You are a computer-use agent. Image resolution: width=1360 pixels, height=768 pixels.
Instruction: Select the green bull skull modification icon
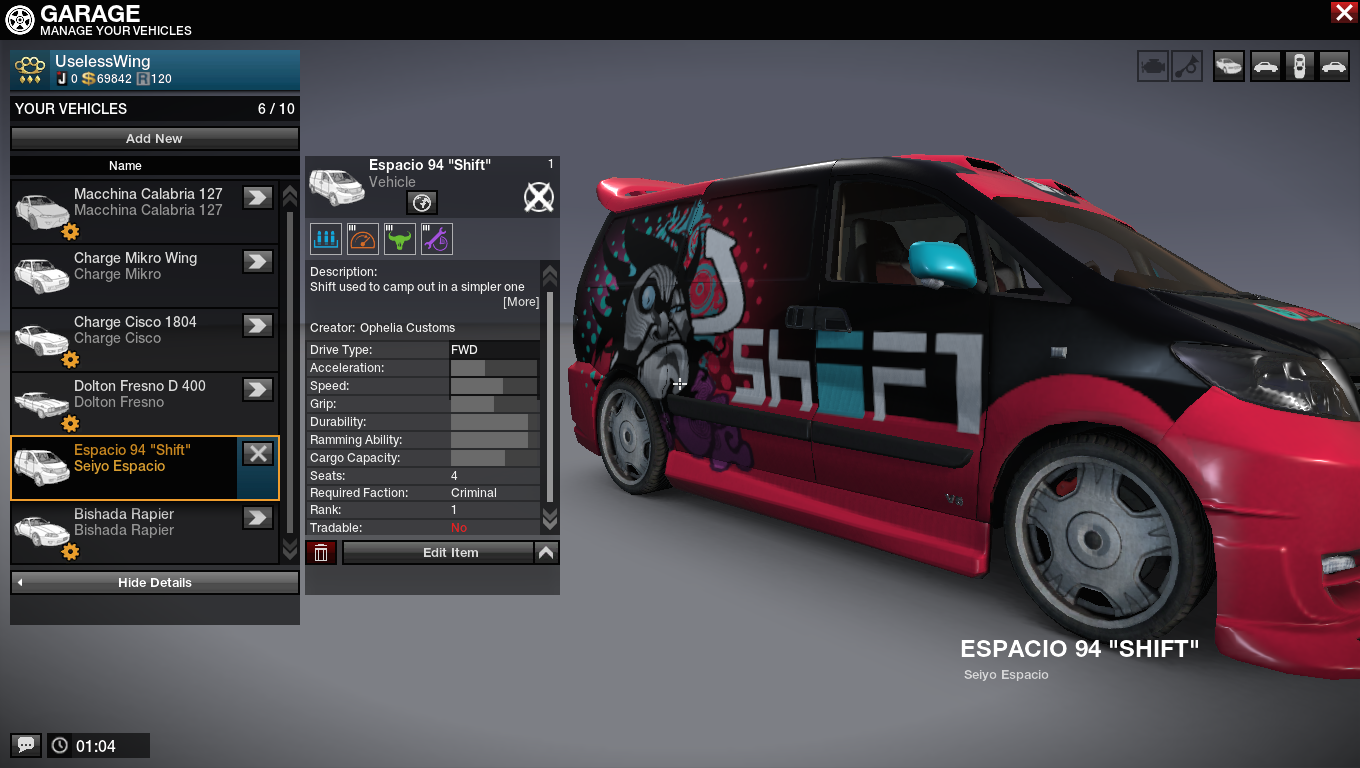pos(400,239)
